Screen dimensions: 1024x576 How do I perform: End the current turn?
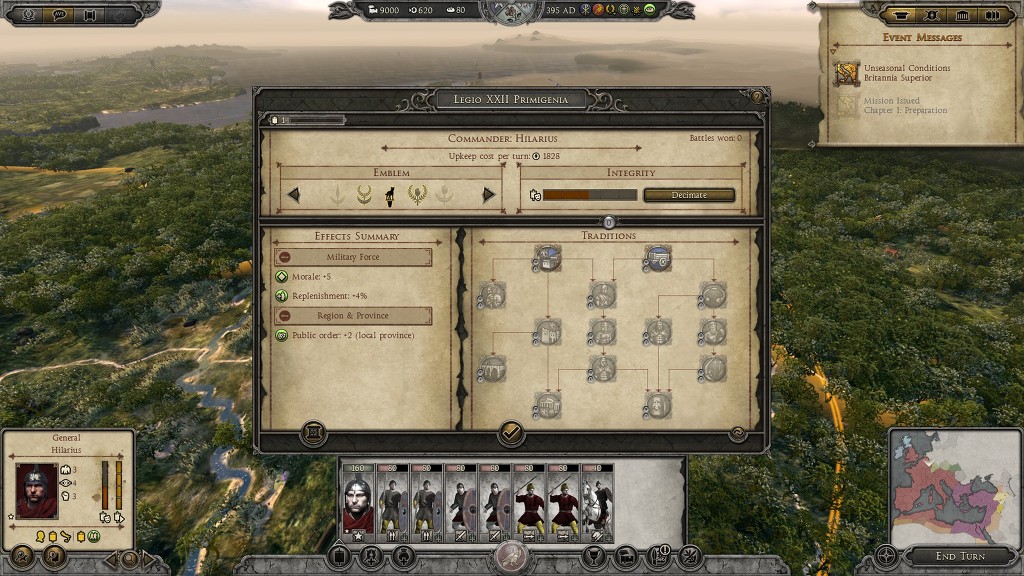[959, 556]
